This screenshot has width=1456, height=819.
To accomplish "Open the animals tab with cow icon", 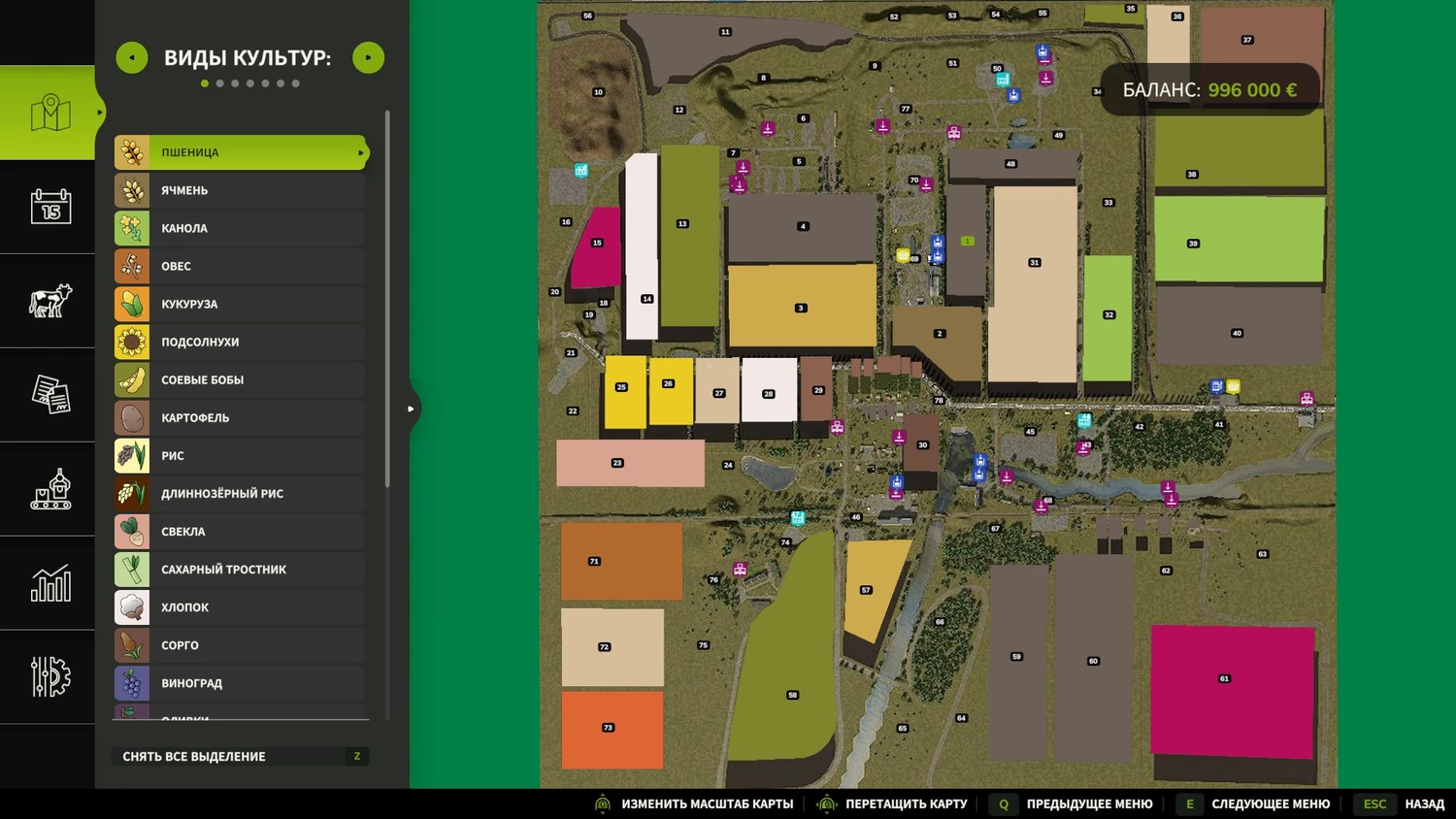I will (x=50, y=301).
